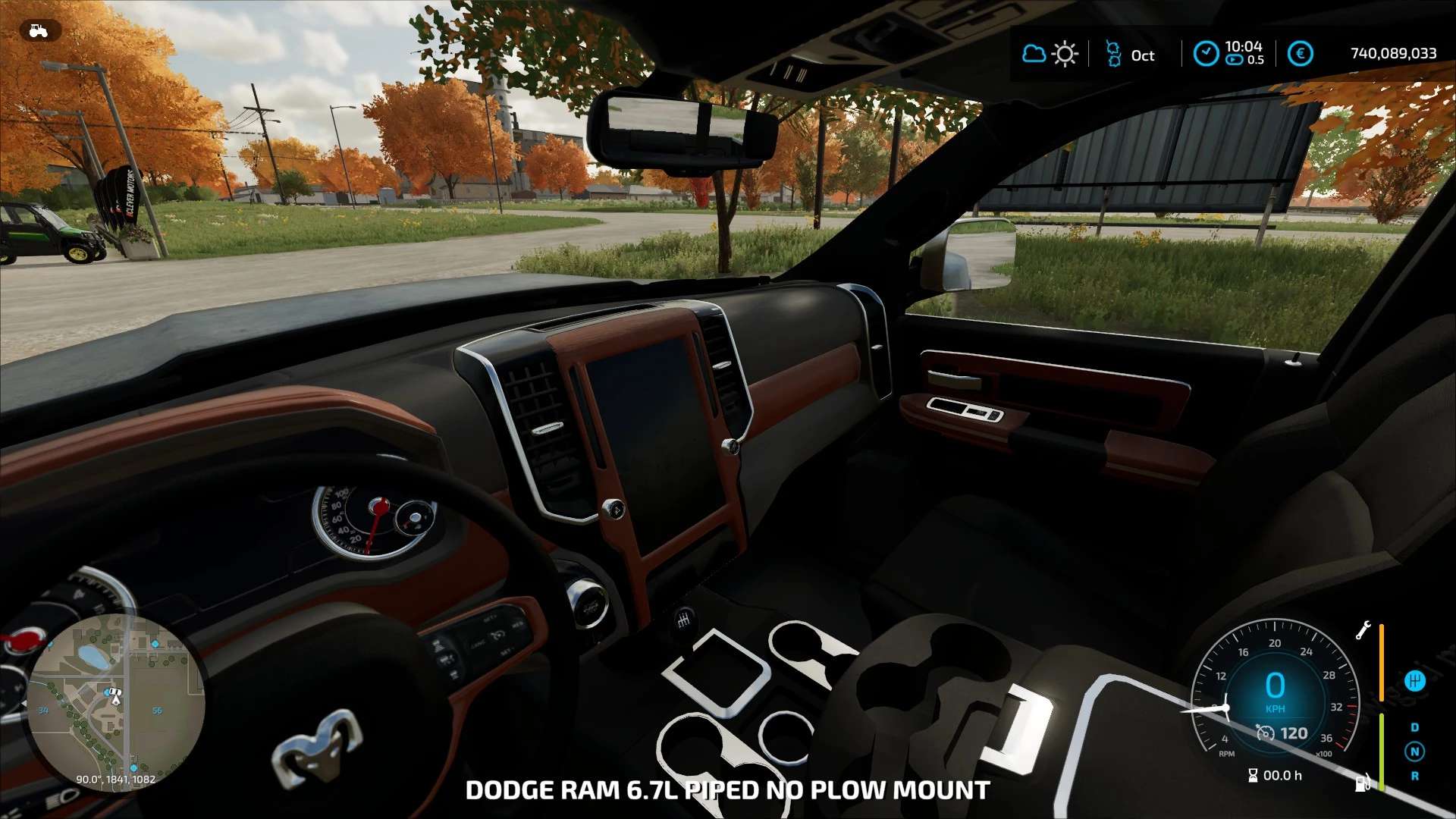Select the wrench damage indicator icon
The image size is (1456, 819).
(1363, 630)
